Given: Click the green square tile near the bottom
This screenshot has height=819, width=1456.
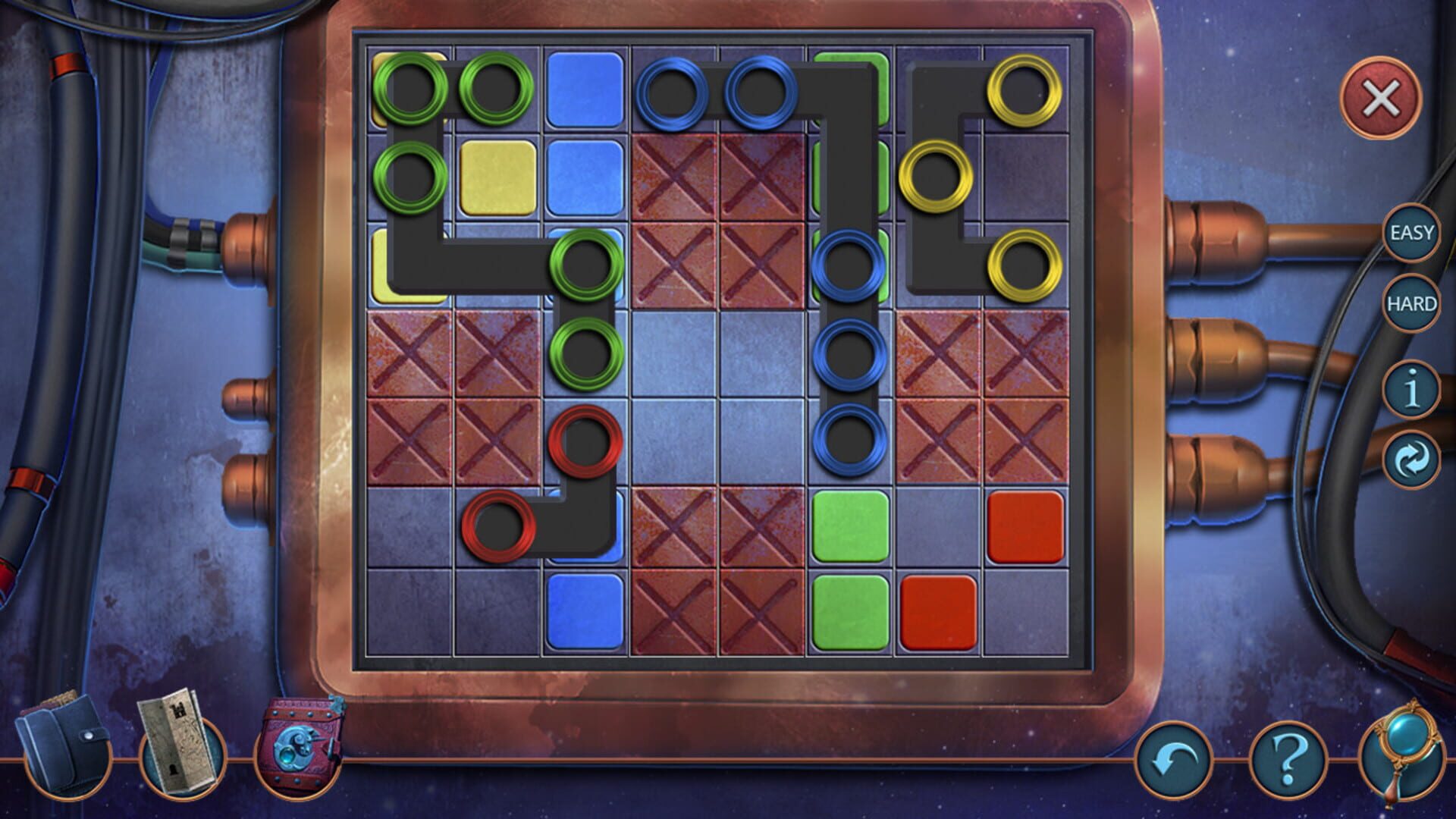Looking at the screenshot, I should pos(850,612).
